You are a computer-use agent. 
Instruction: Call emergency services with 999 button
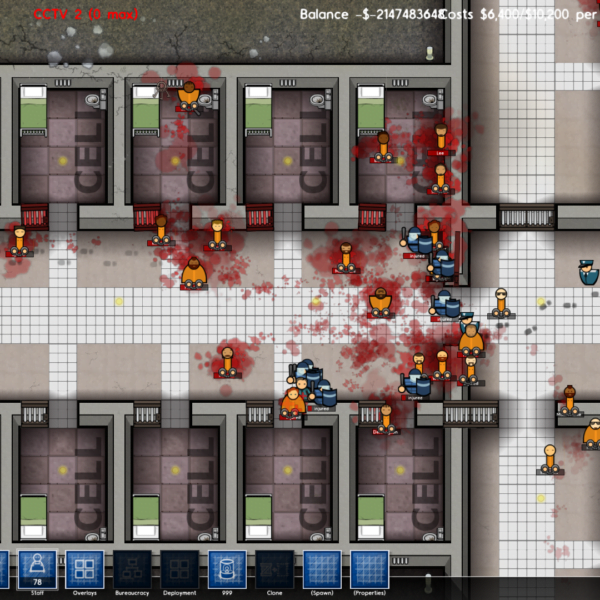point(227,569)
